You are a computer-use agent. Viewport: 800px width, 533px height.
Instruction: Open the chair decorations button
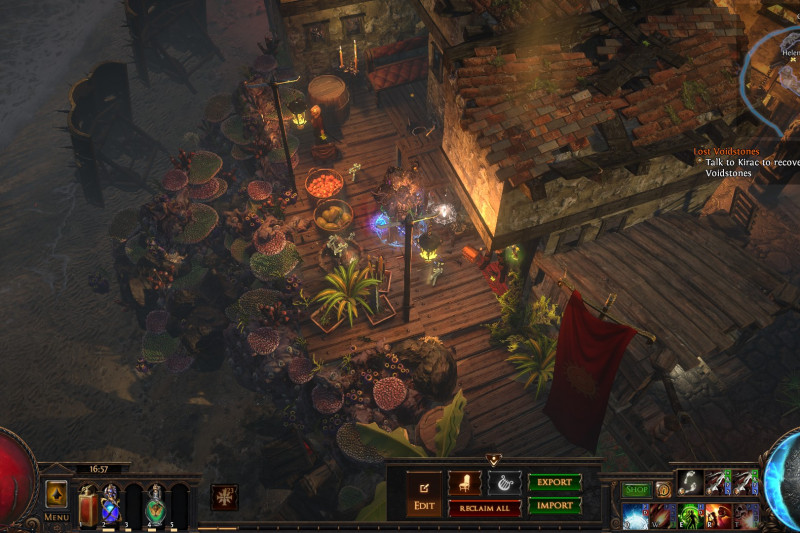[x=464, y=483]
